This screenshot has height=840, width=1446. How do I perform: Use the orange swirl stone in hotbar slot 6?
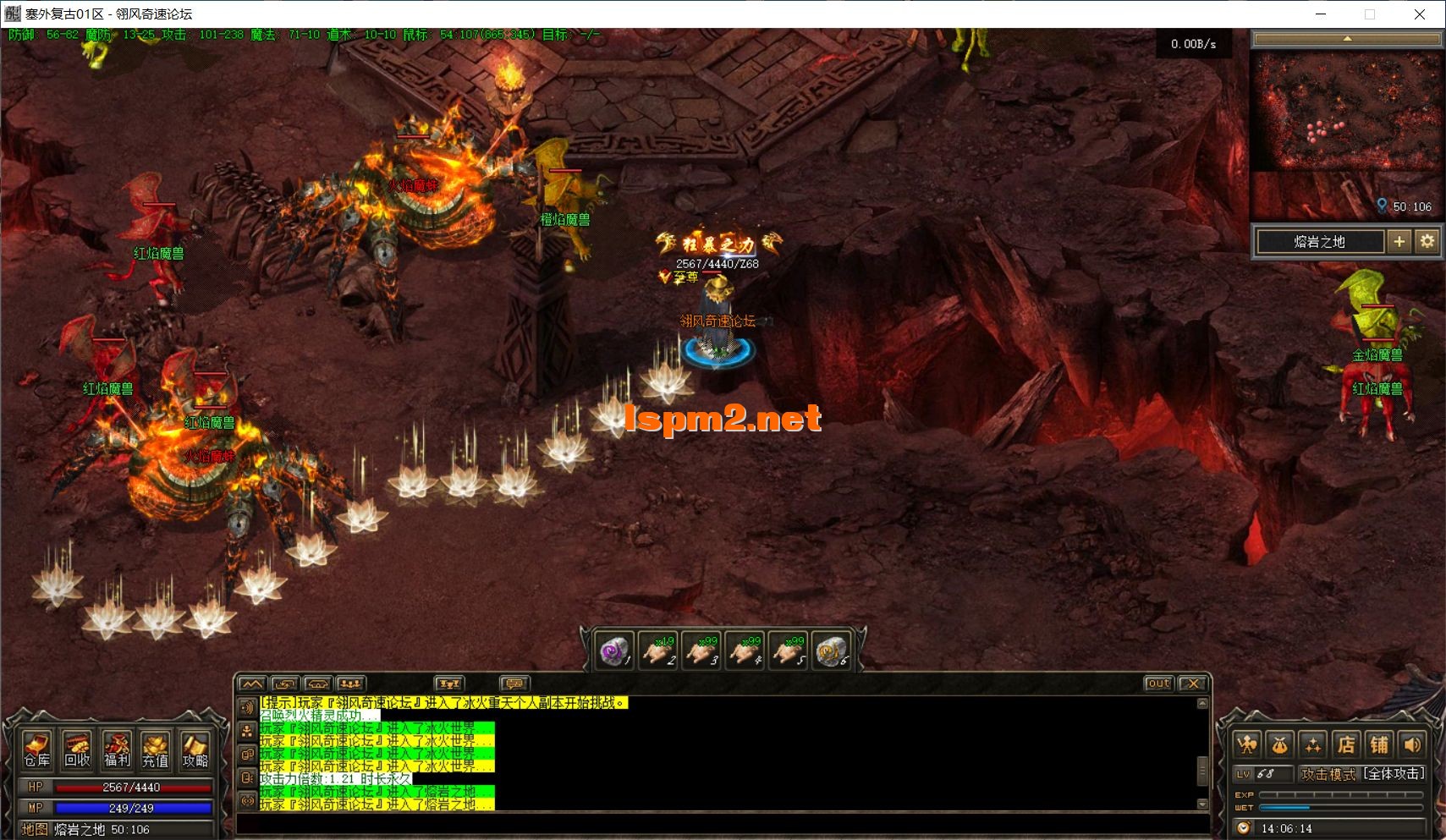(831, 651)
